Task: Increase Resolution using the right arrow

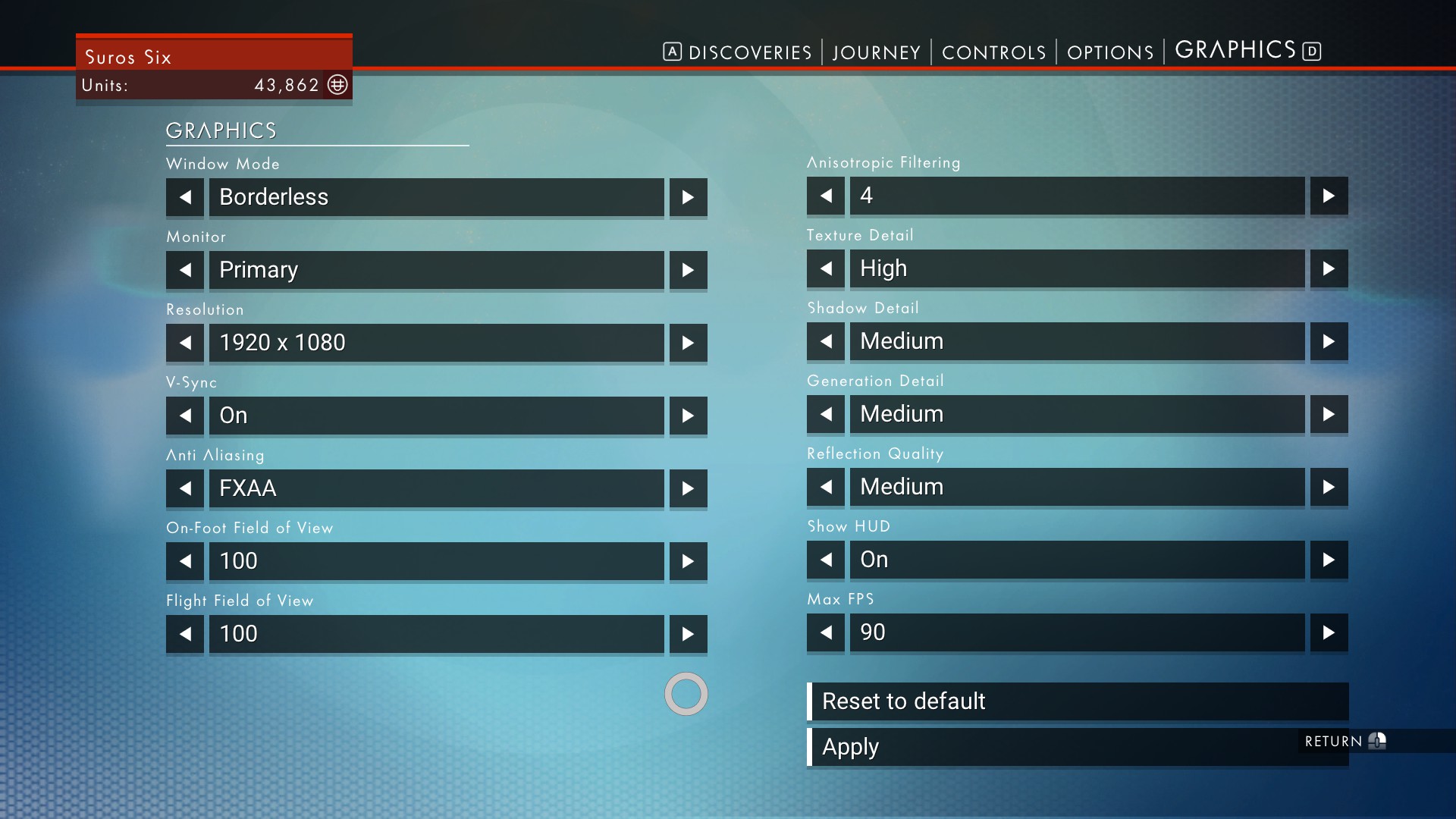Action: pyautogui.click(x=688, y=343)
